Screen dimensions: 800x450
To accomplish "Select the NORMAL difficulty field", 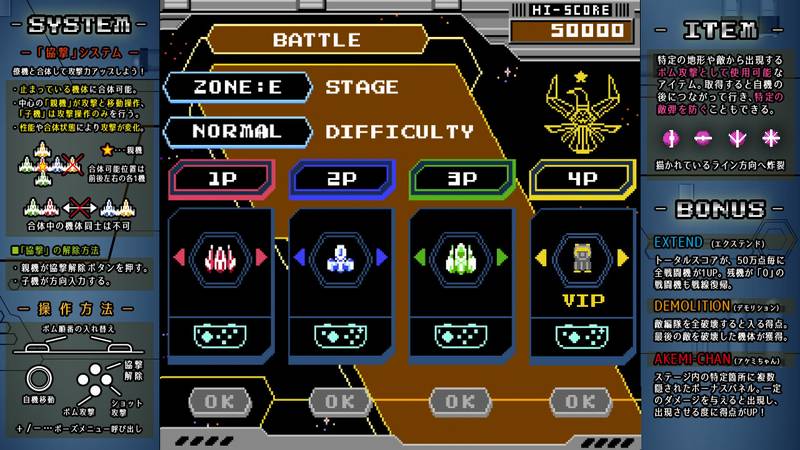I will [x=238, y=131].
